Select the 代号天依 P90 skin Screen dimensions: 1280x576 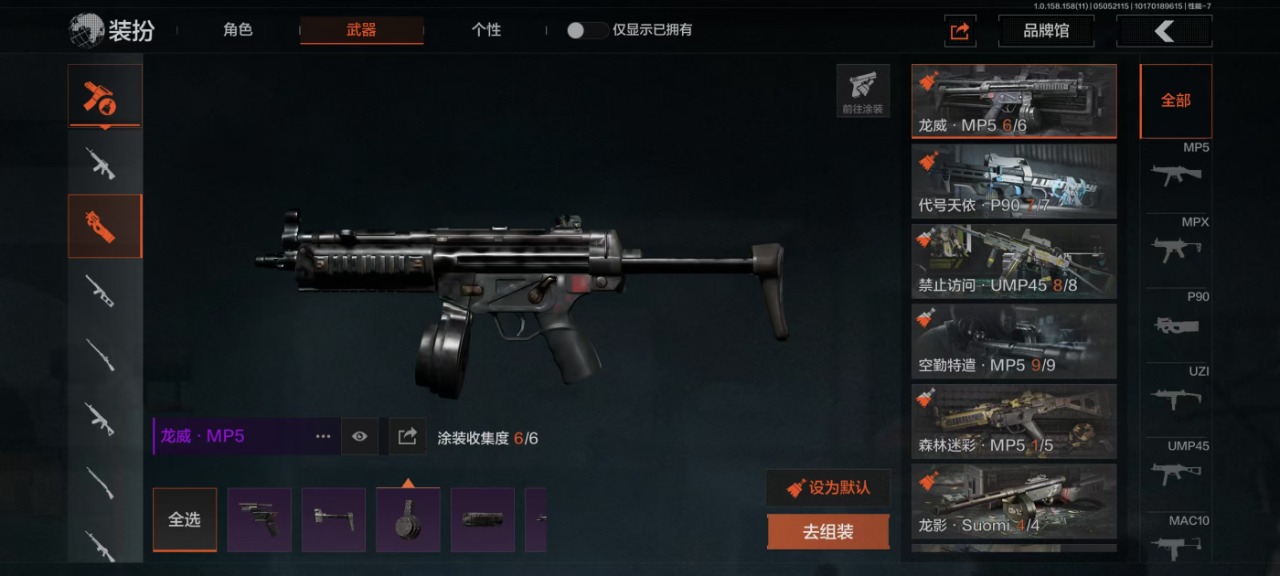coord(1014,181)
